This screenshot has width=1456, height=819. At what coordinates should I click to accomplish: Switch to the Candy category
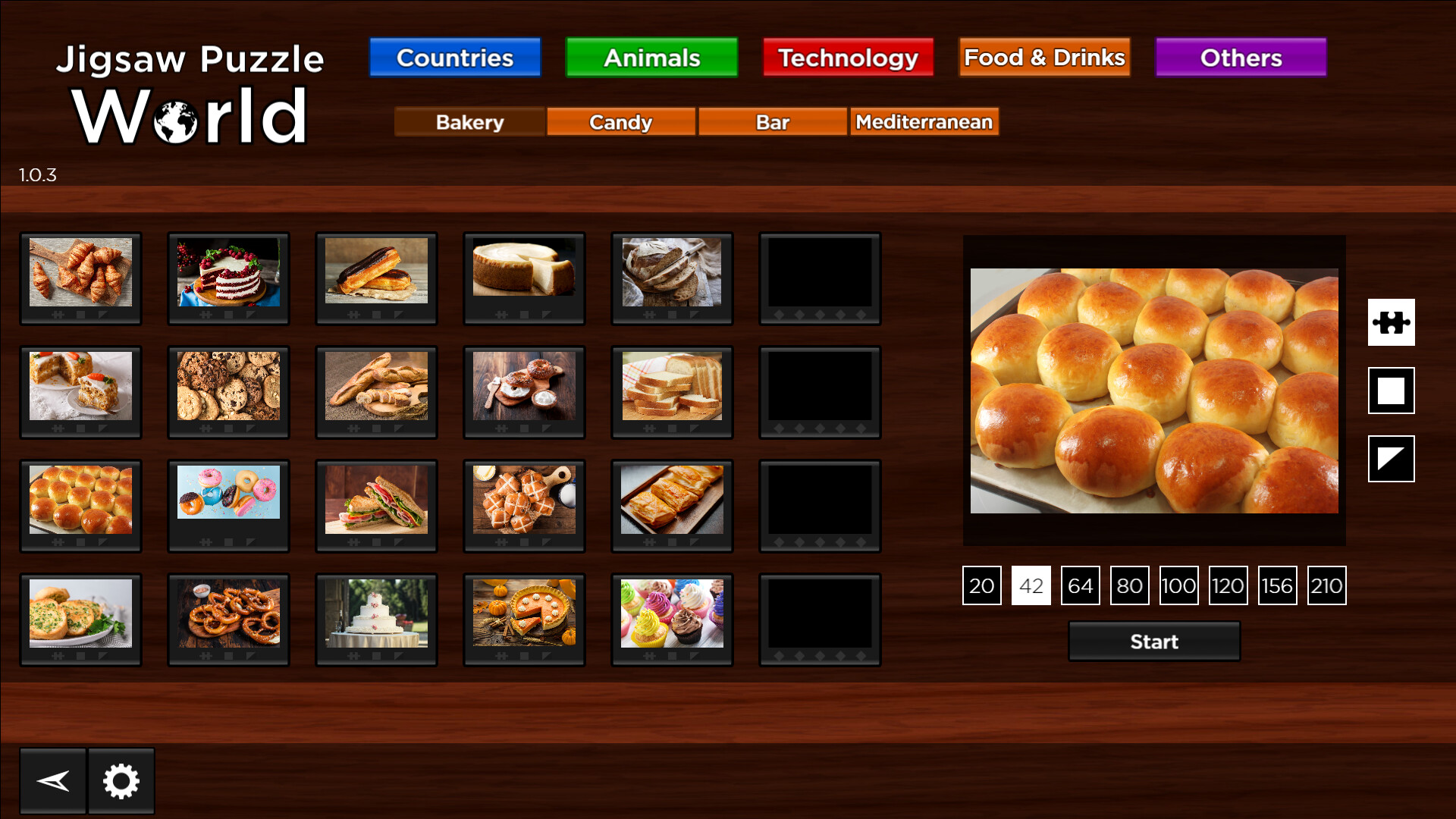[x=620, y=121]
